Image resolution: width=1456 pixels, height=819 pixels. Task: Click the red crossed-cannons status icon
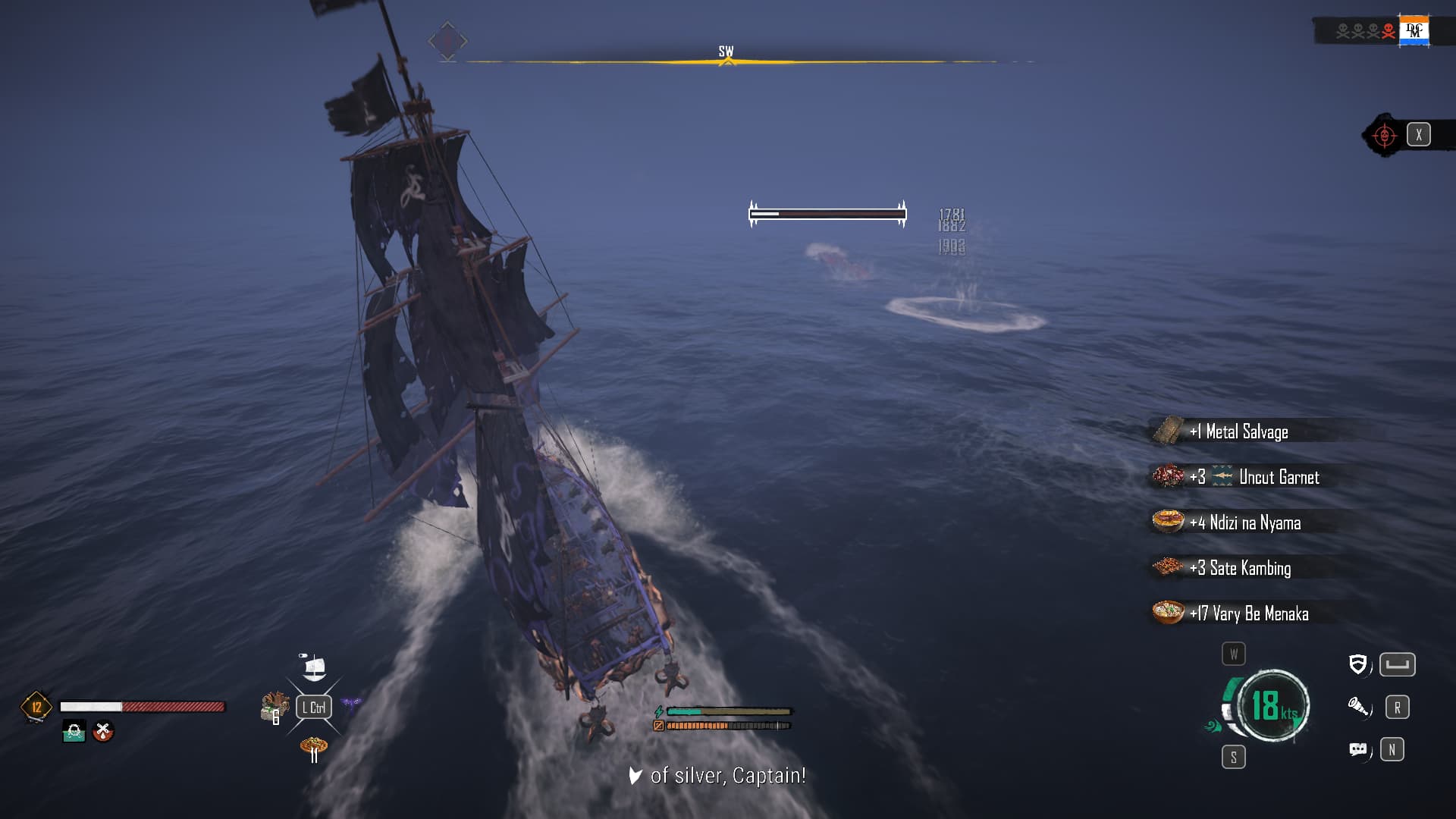coord(103,732)
